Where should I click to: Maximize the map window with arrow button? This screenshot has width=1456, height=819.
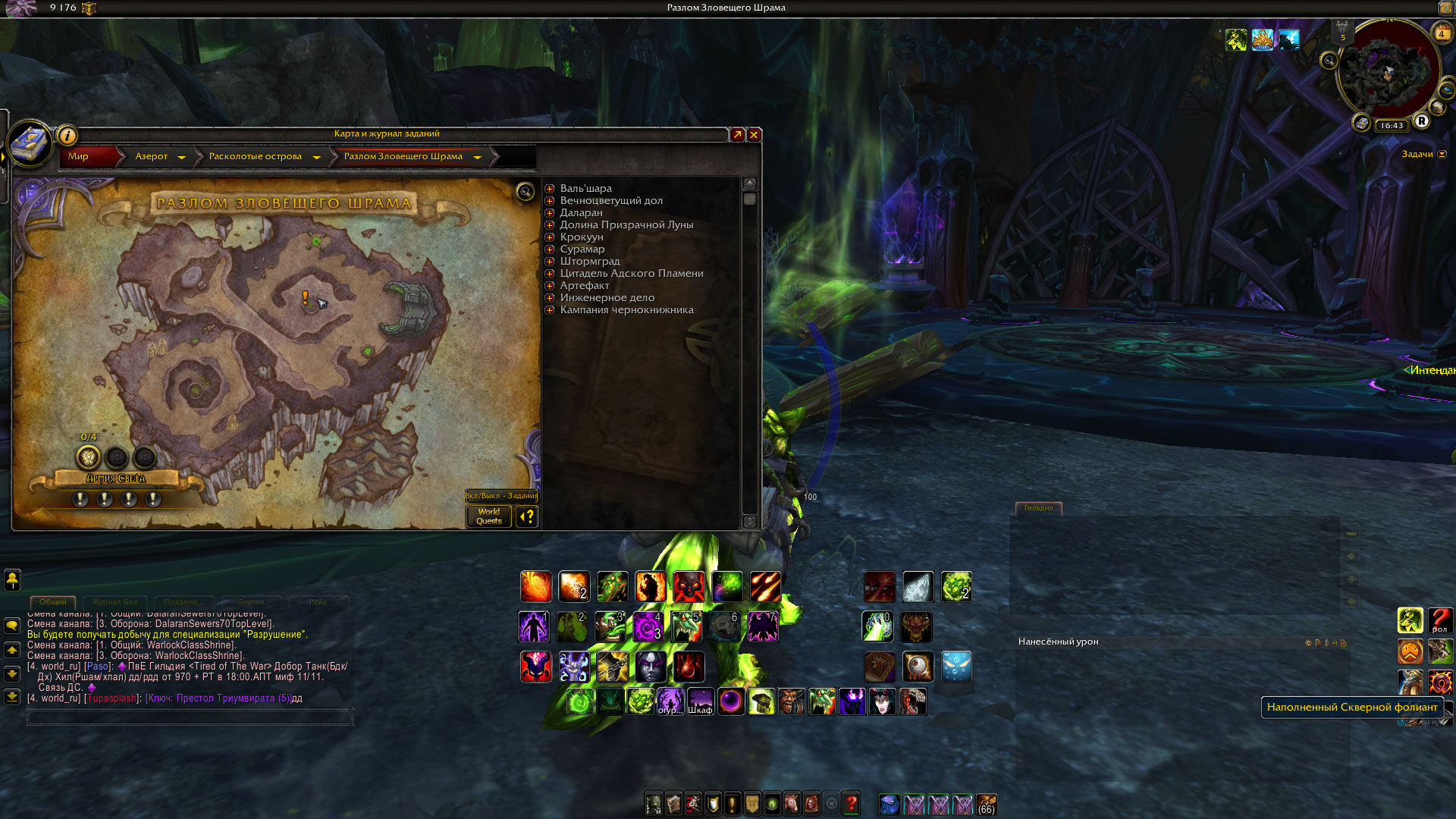click(737, 134)
